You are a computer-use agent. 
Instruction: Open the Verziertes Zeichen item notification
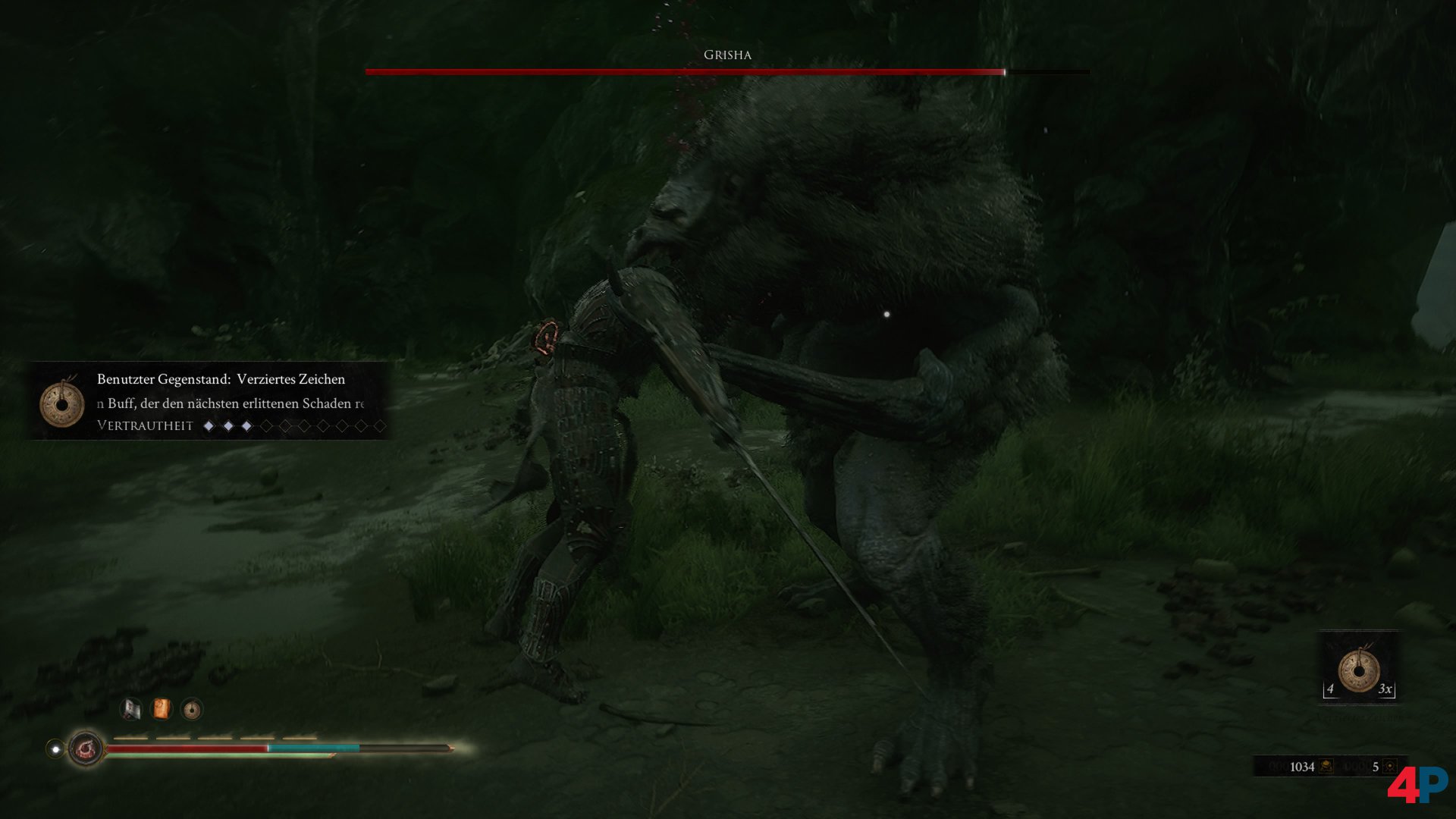[211, 401]
